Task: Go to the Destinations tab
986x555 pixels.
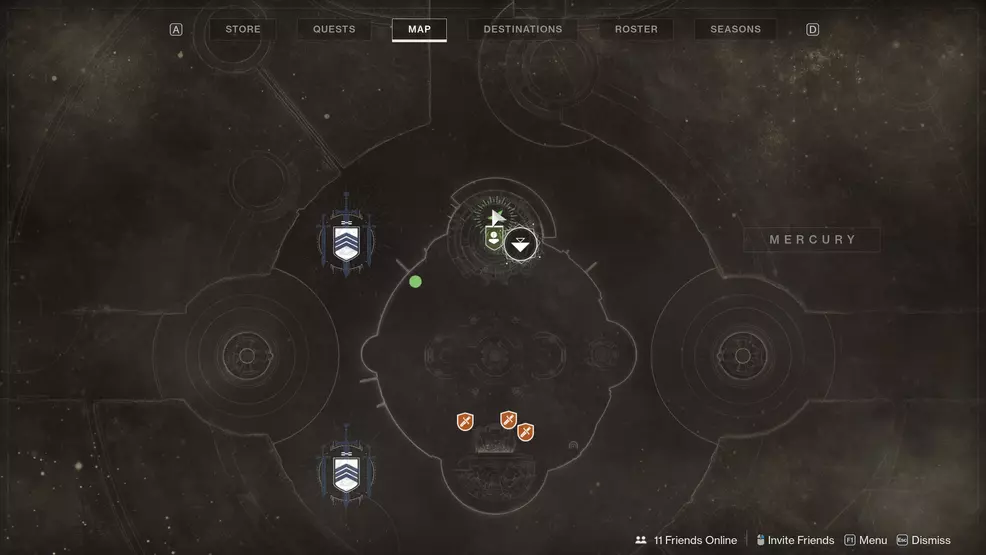Action: point(522,29)
